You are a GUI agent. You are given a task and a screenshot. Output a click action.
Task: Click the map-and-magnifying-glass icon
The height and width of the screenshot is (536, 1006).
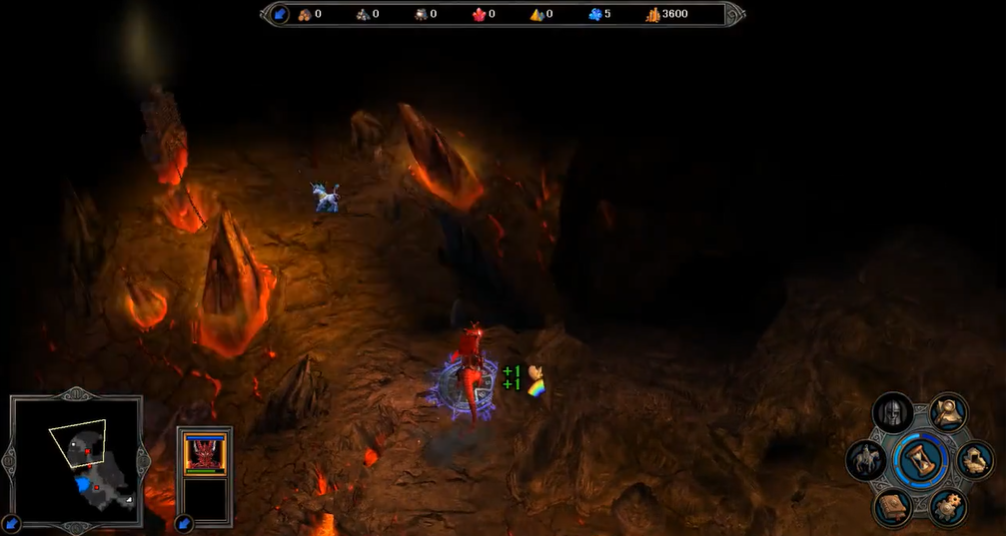point(948,412)
